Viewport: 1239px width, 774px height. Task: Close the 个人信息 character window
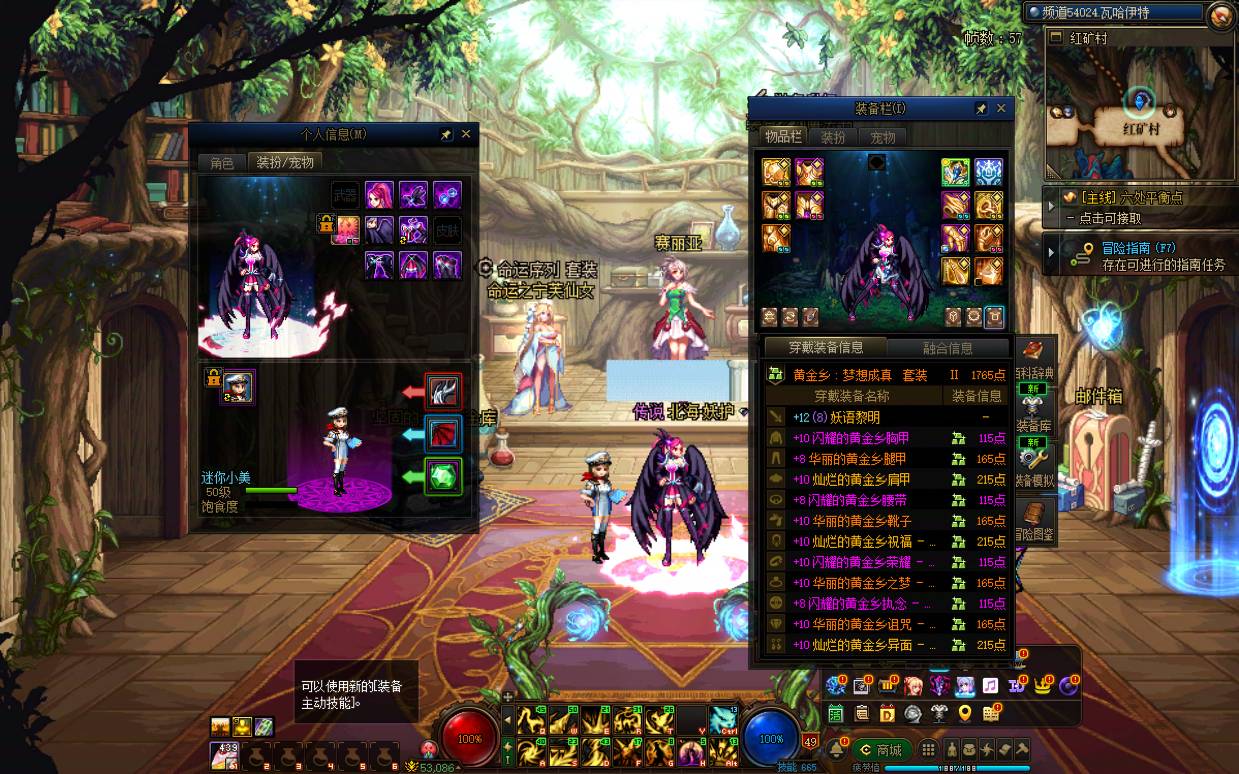(x=465, y=134)
